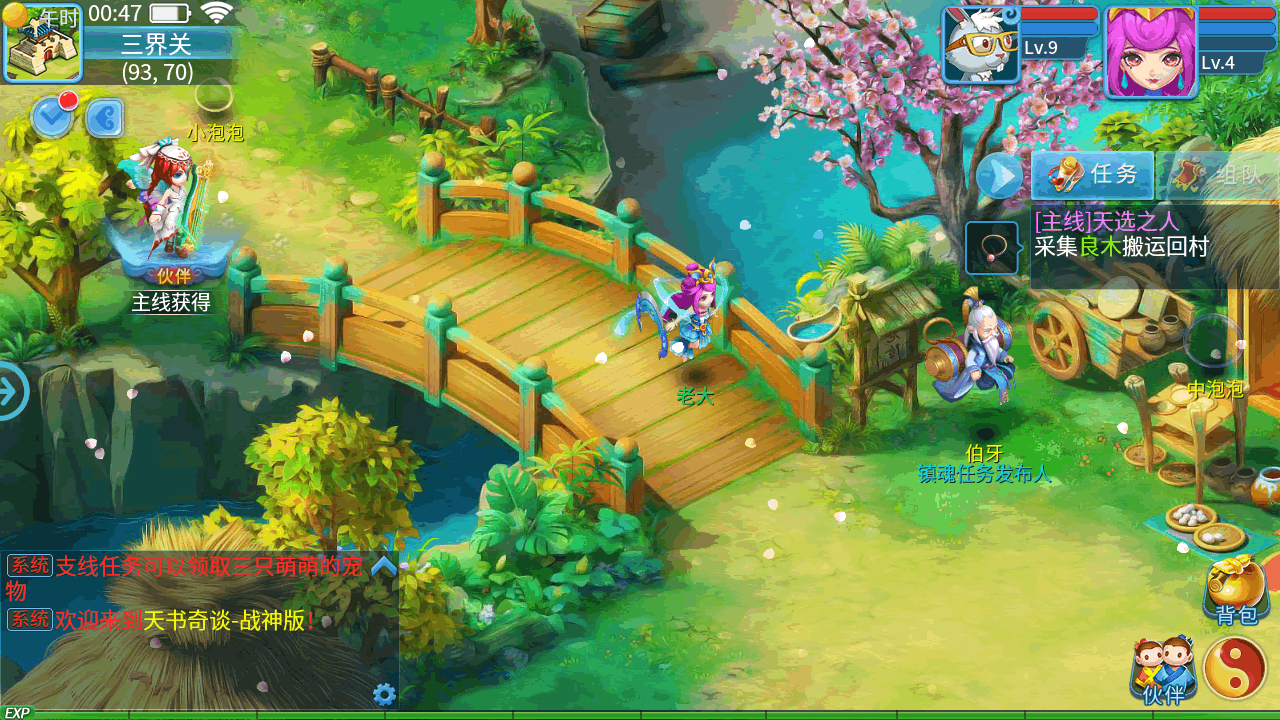1280x720 pixels.
Task: Switch to the 任务 quest tab
Action: (1093, 175)
